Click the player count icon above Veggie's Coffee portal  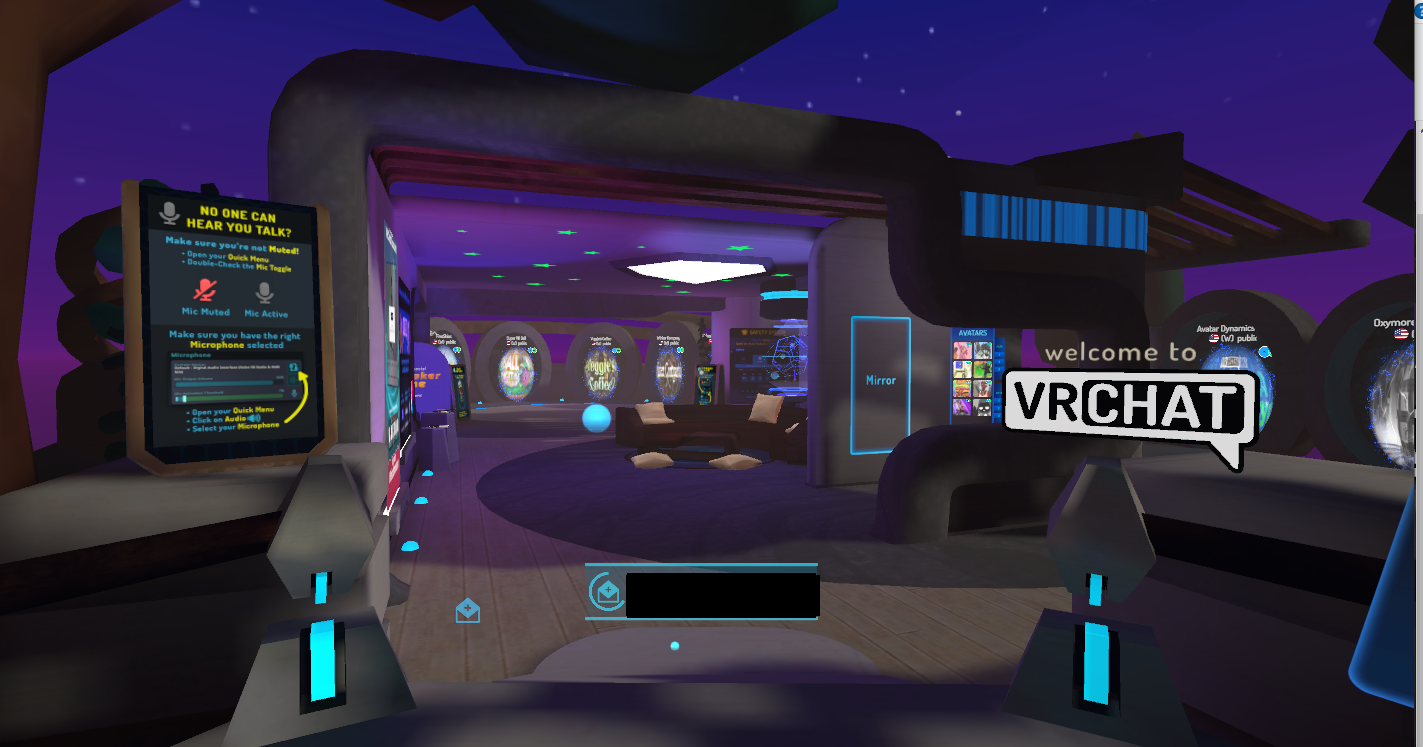click(x=616, y=350)
